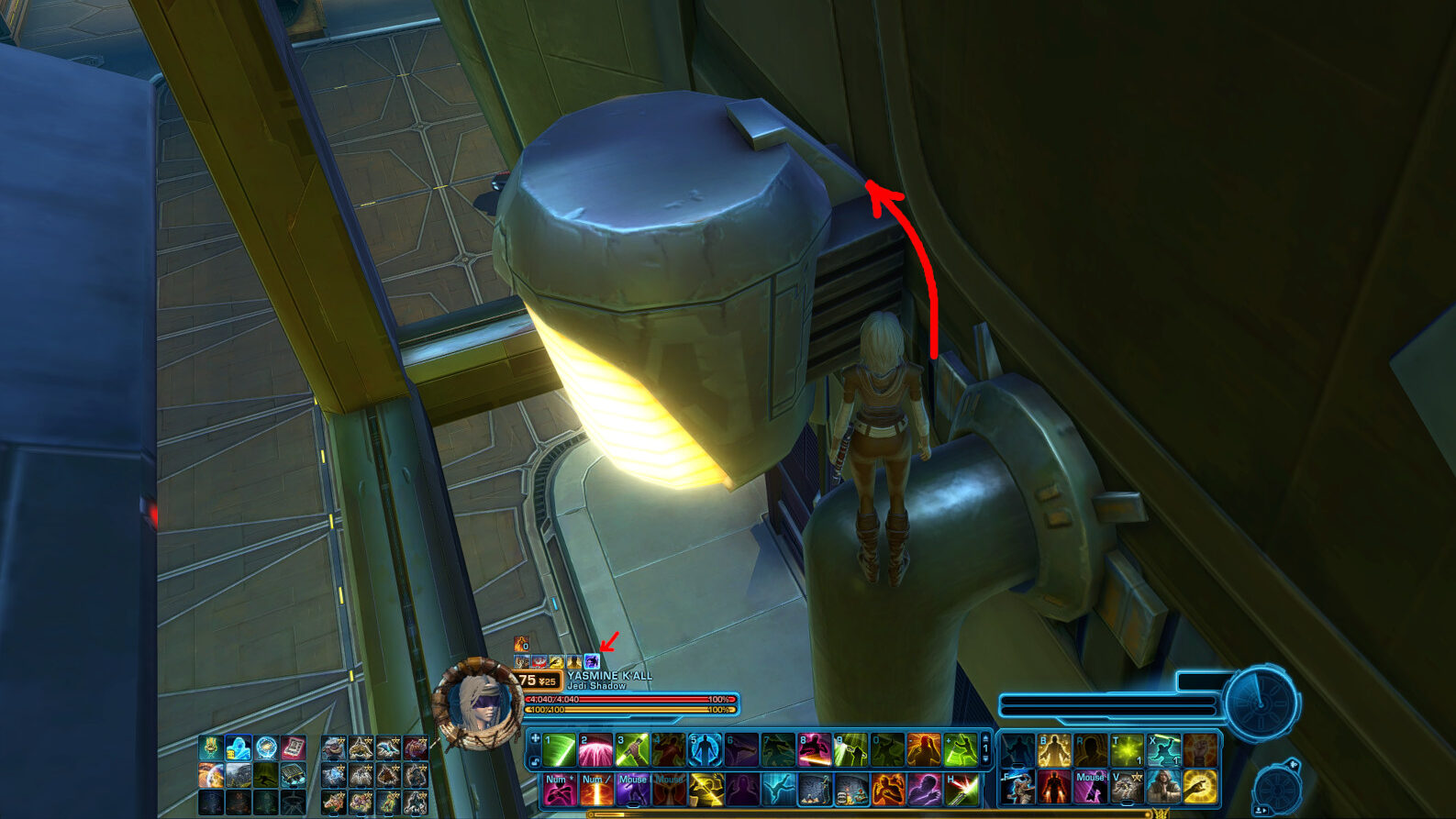The height and width of the screenshot is (819, 1456).
Task: Use the lightsaber hilt ability in slot 3
Action: (x=632, y=749)
